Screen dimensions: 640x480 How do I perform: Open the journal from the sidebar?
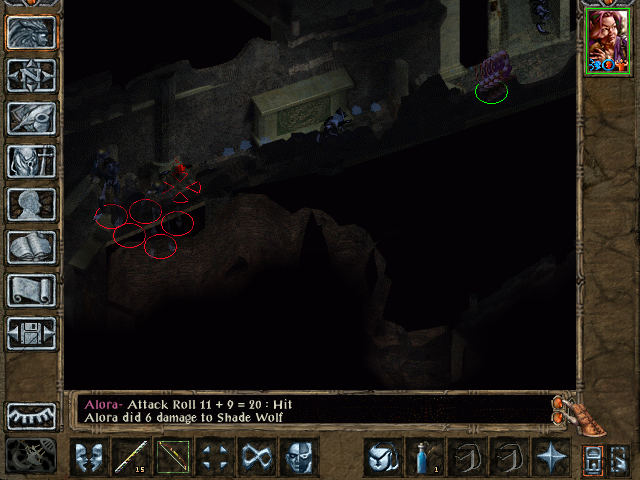32,118
